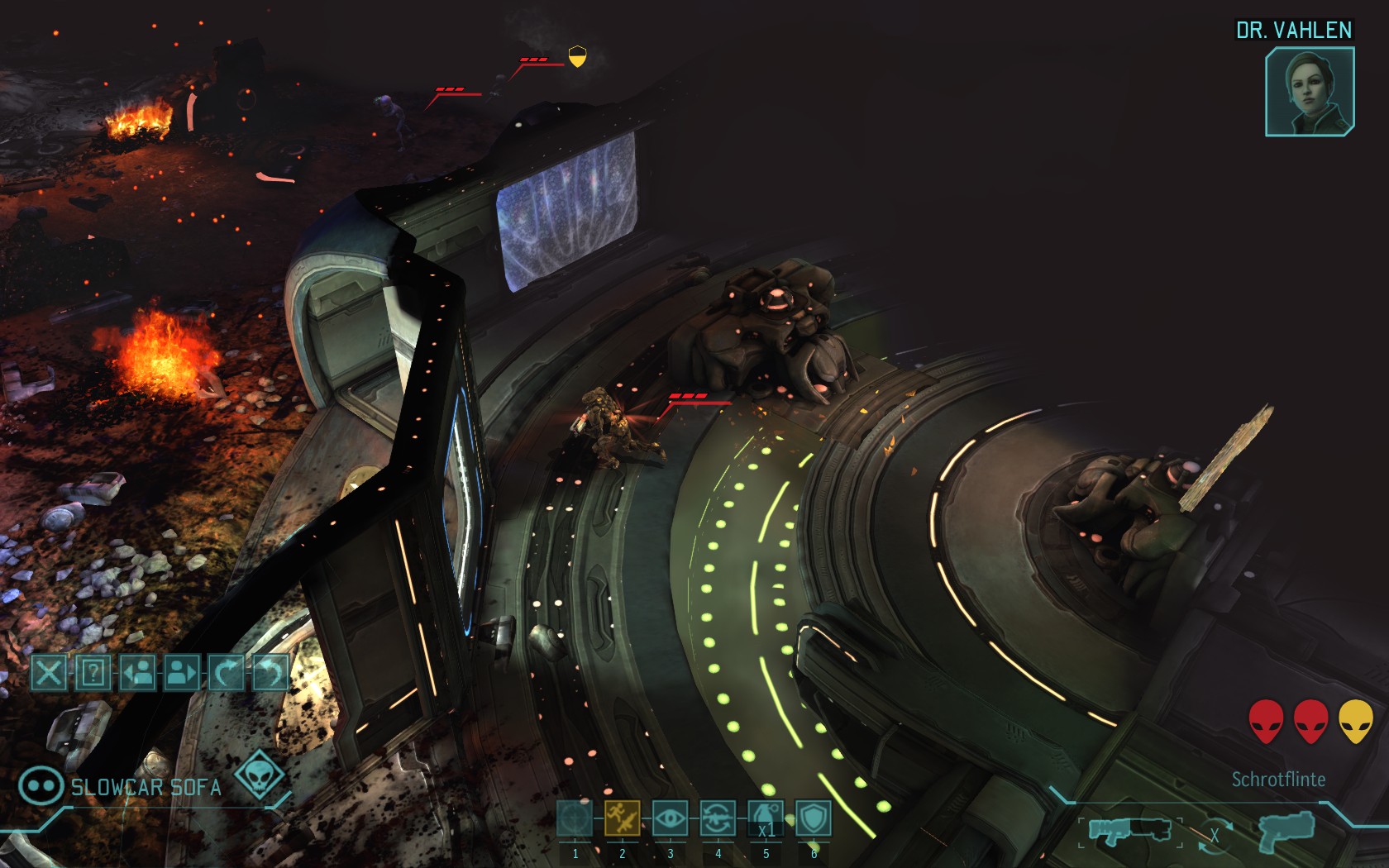Image resolution: width=1389 pixels, height=868 pixels.
Task: Rotate the camera with the right curved arrow
Action: pos(270,673)
